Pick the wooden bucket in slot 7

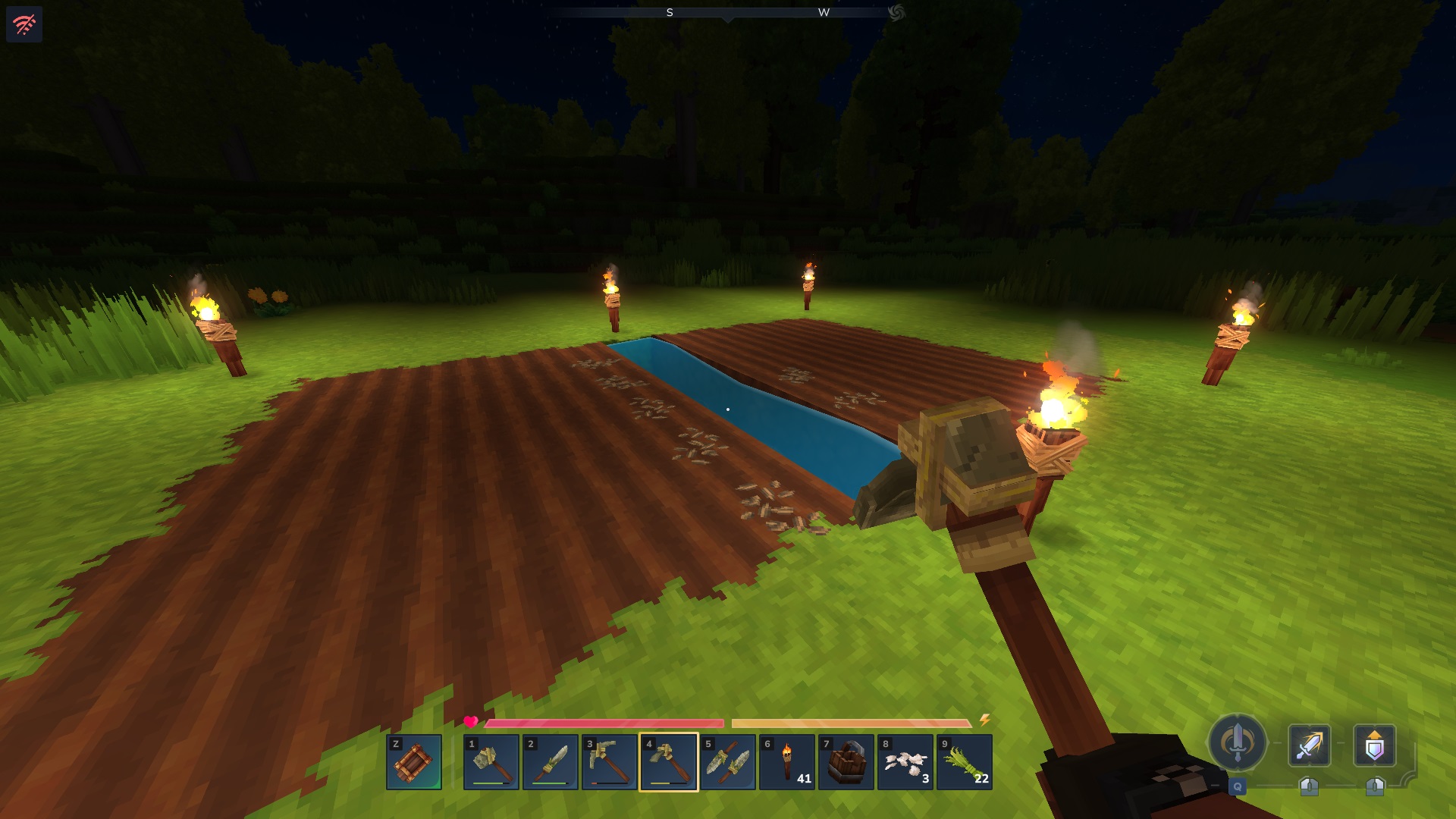[x=846, y=761]
